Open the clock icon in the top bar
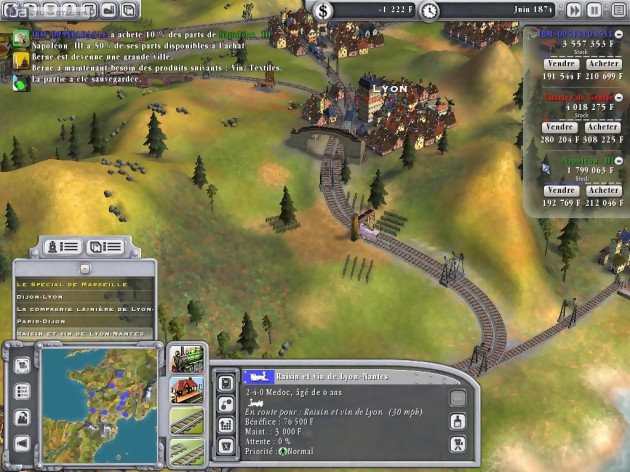 coord(430,10)
